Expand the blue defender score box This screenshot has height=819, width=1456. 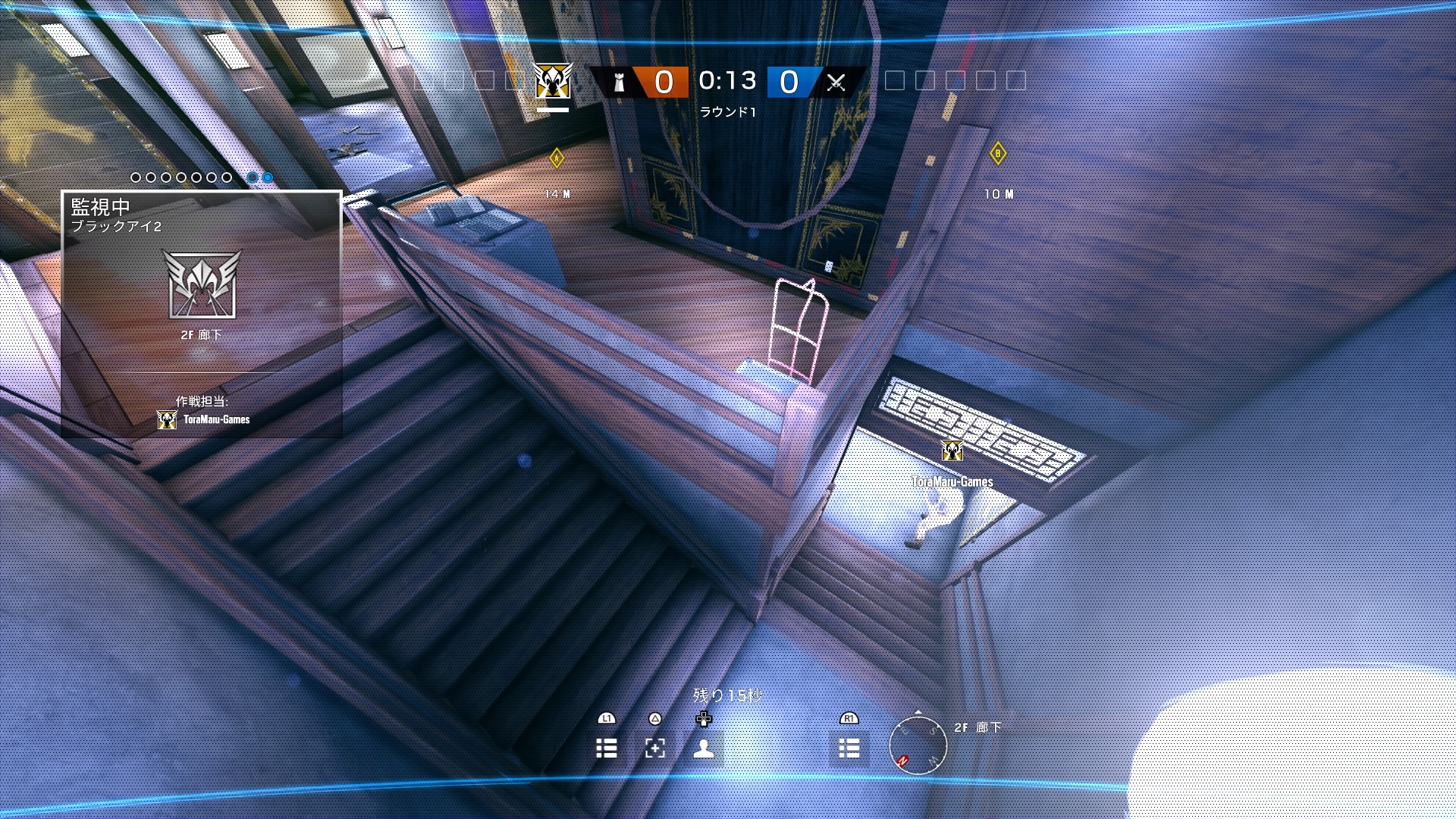[789, 83]
